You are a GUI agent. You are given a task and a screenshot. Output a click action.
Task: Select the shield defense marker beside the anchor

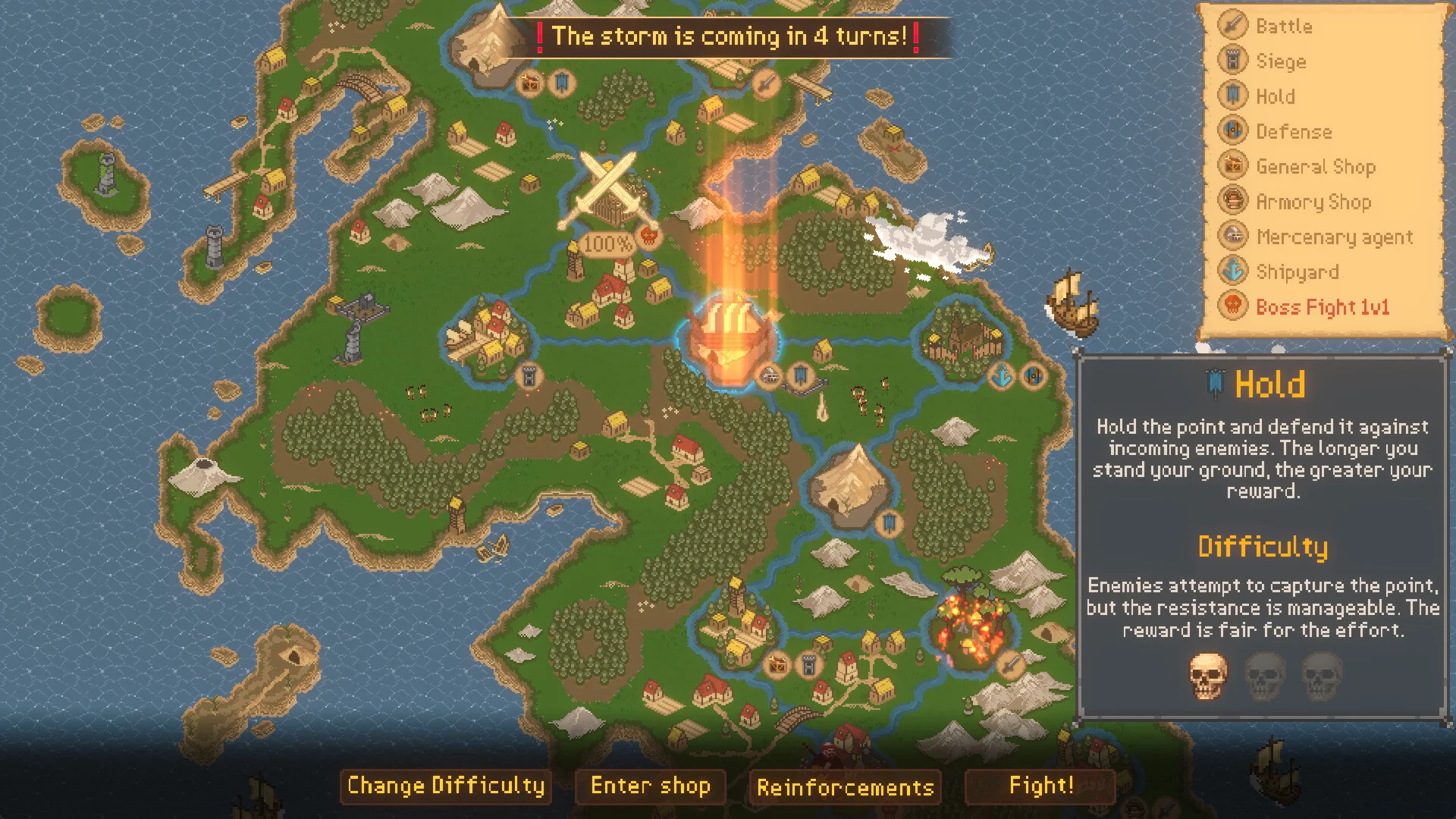point(1033,375)
